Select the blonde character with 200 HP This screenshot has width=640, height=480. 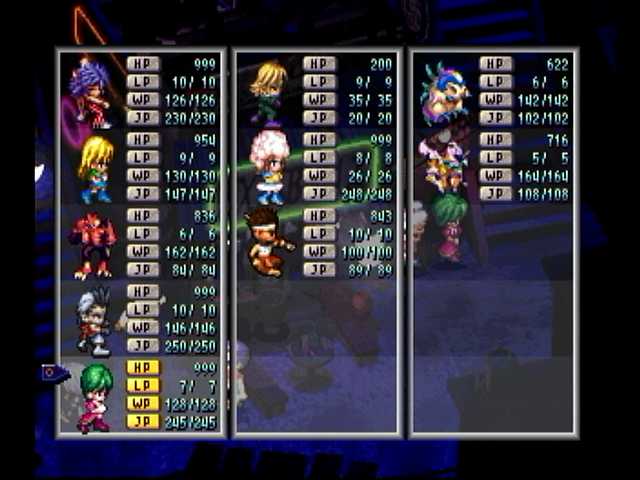pyautogui.click(x=268, y=91)
